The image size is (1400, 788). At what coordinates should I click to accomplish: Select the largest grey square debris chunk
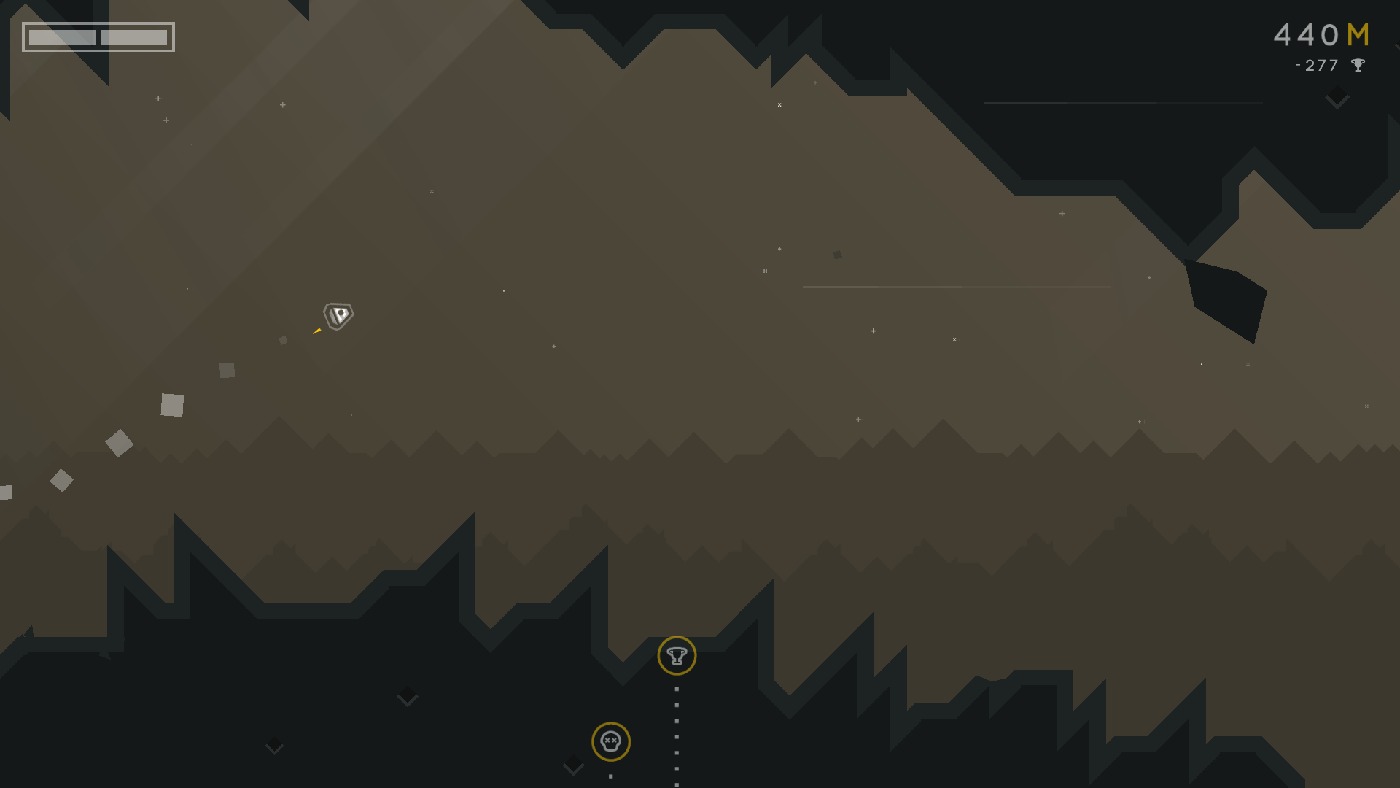(x=171, y=404)
